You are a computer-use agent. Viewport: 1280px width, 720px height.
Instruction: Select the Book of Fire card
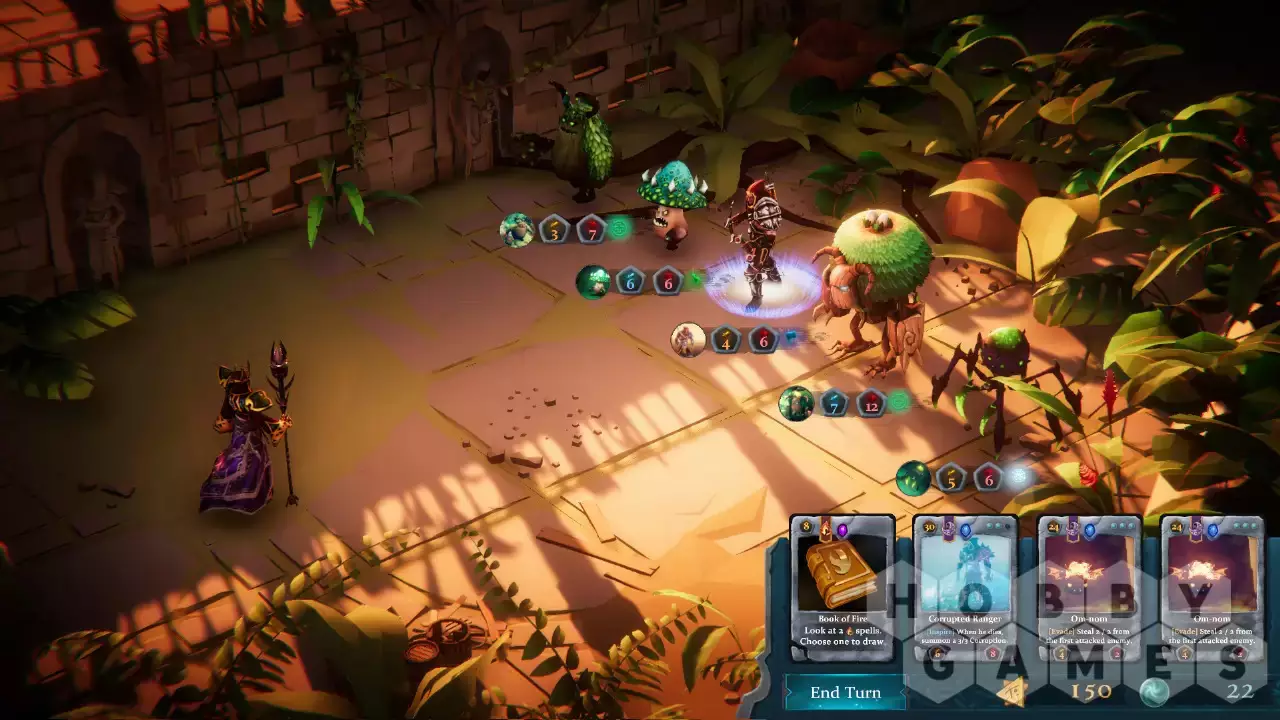click(842, 587)
